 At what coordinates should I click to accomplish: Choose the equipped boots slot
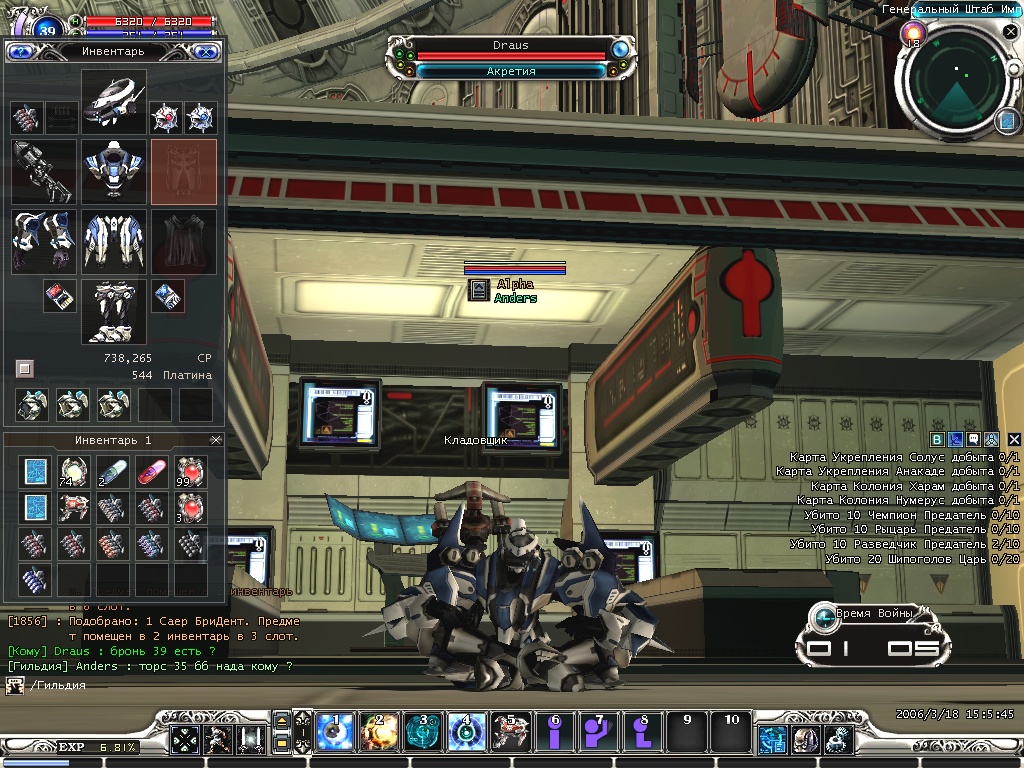[x=114, y=311]
